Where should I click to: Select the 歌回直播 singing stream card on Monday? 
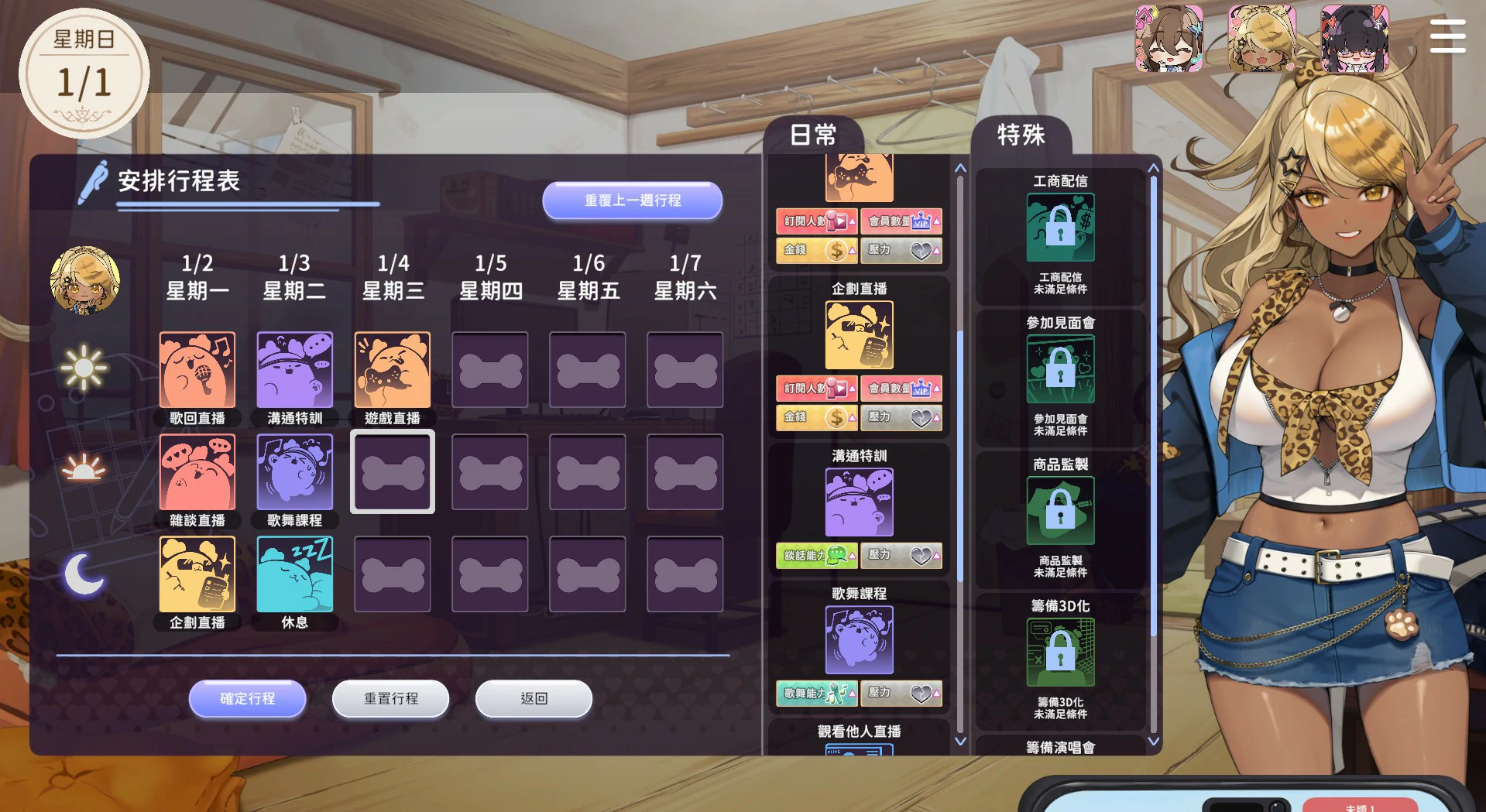pyautogui.click(x=197, y=370)
